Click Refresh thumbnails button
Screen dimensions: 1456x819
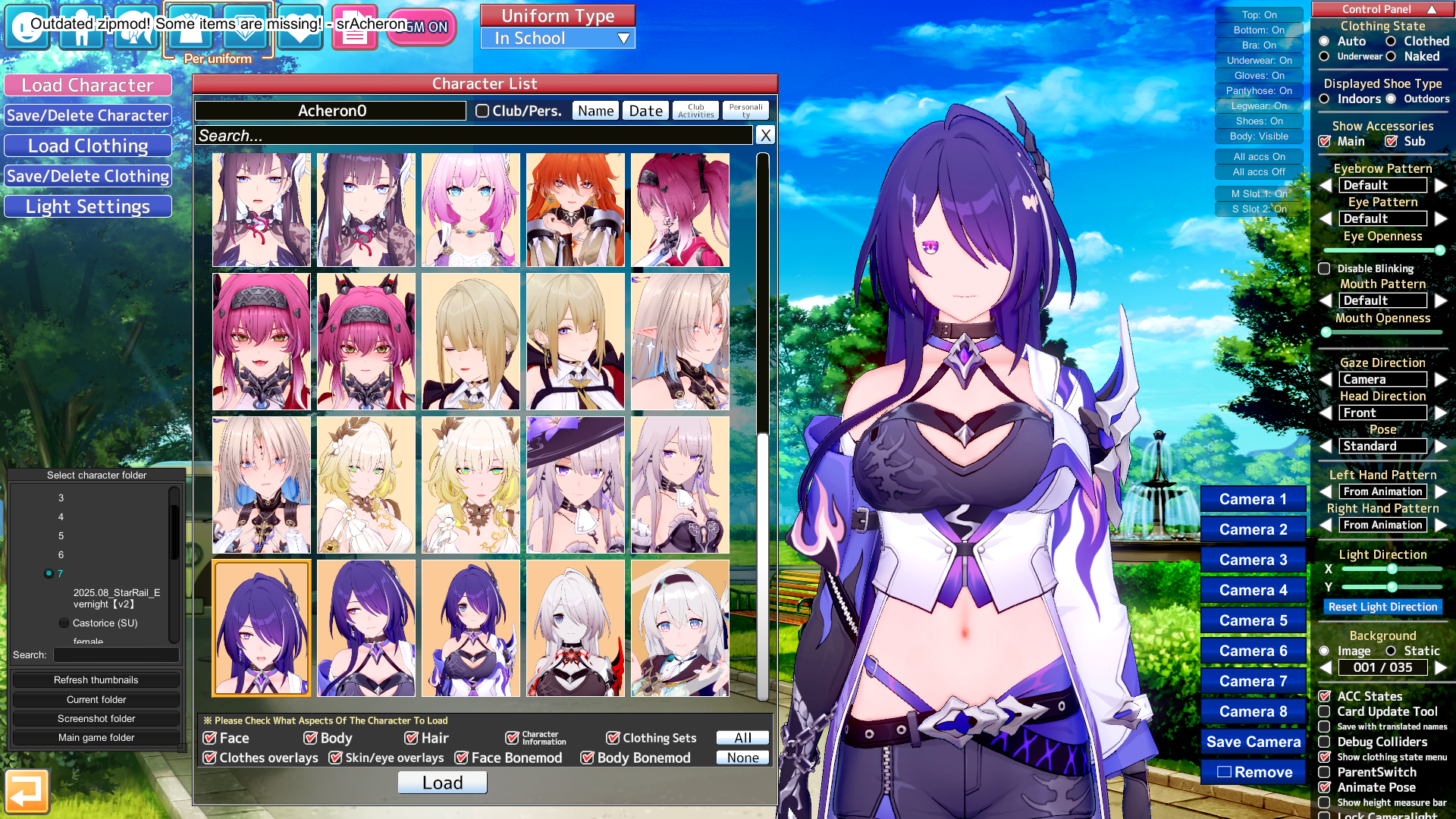[96, 680]
